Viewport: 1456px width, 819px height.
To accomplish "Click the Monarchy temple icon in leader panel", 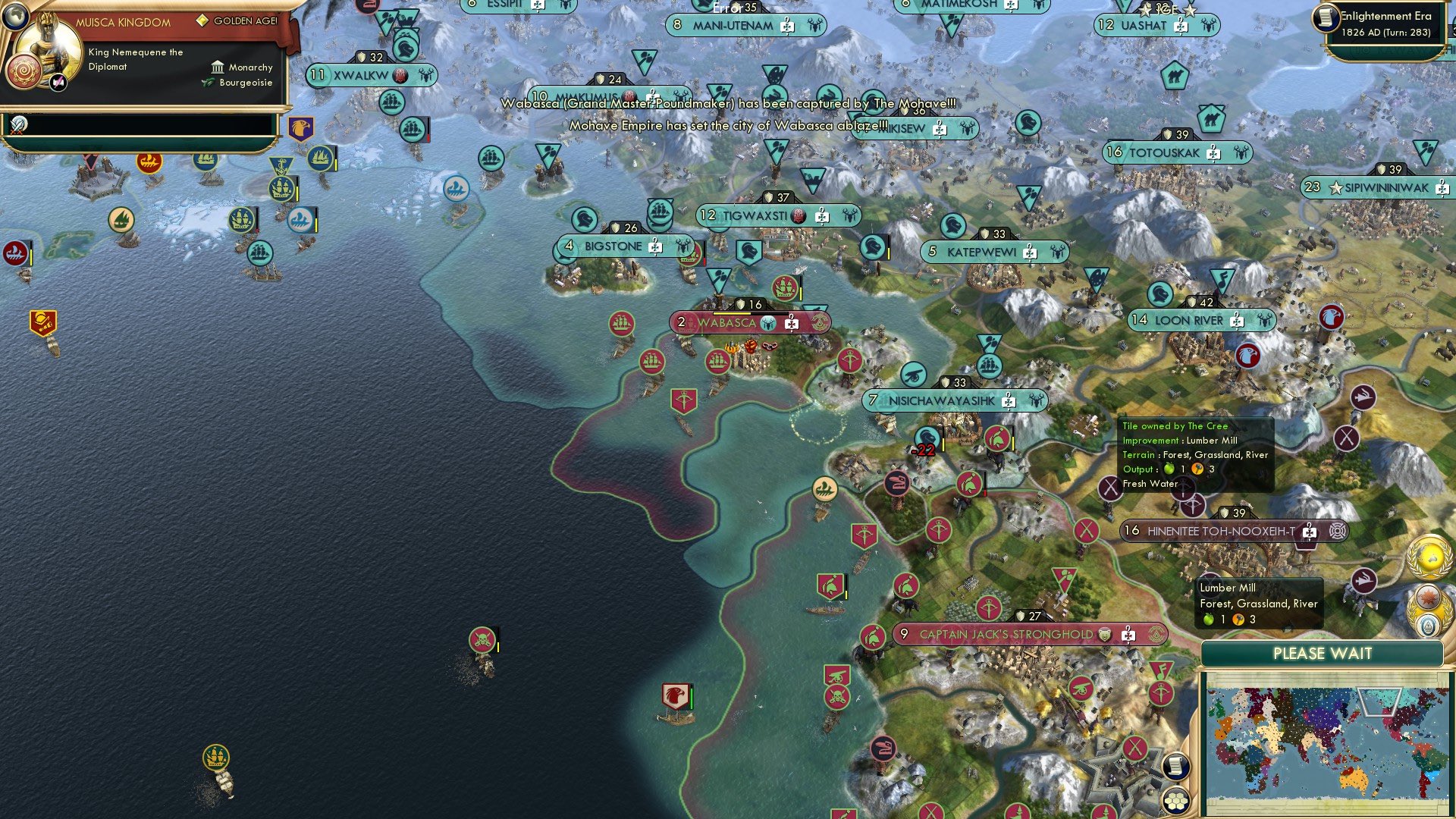I will [219, 67].
